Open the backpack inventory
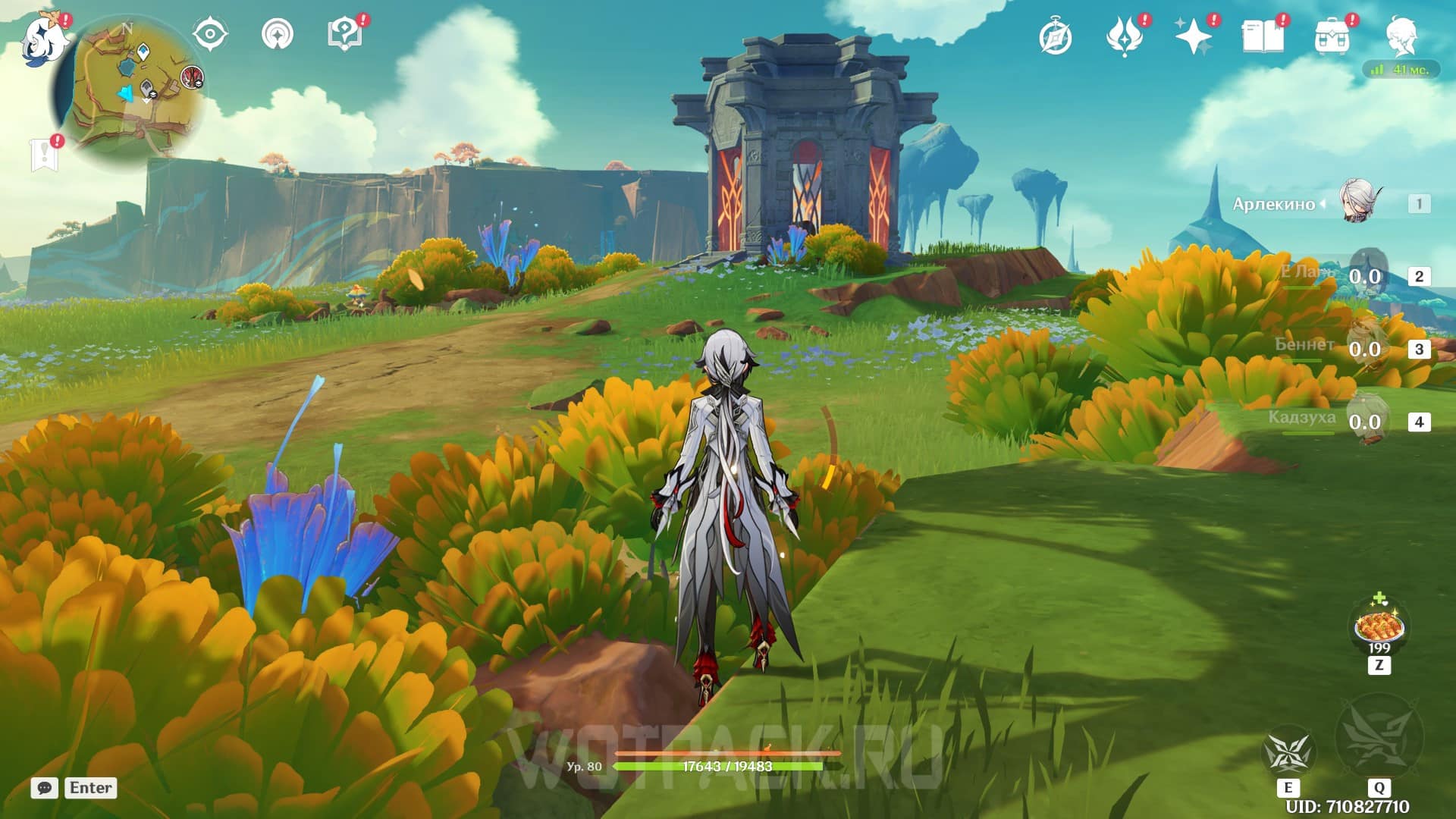The width and height of the screenshot is (1456, 819). coord(1332,37)
